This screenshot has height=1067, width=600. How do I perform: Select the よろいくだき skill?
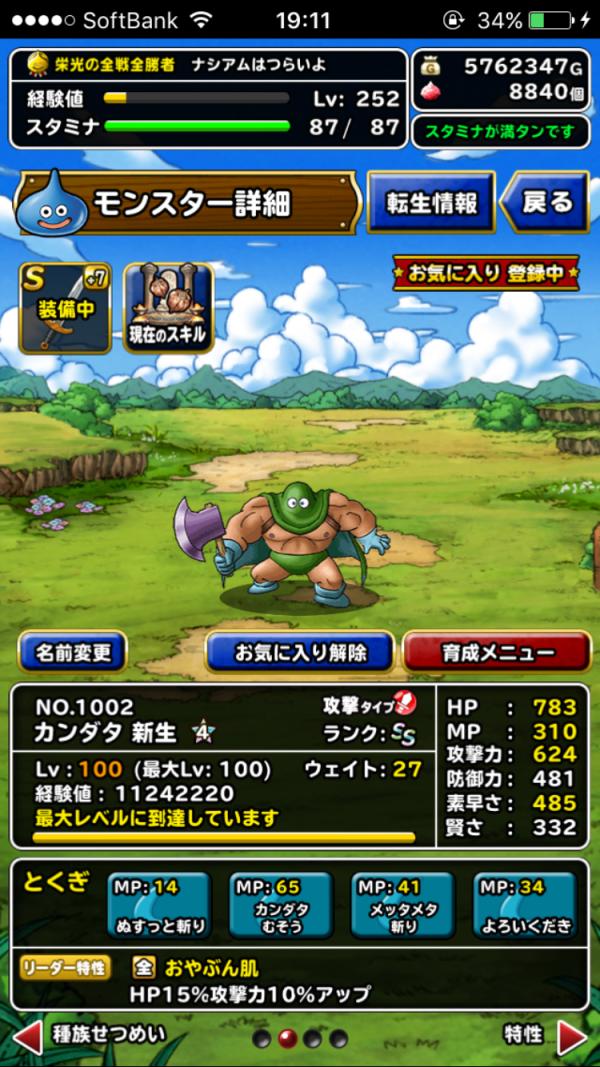point(525,906)
